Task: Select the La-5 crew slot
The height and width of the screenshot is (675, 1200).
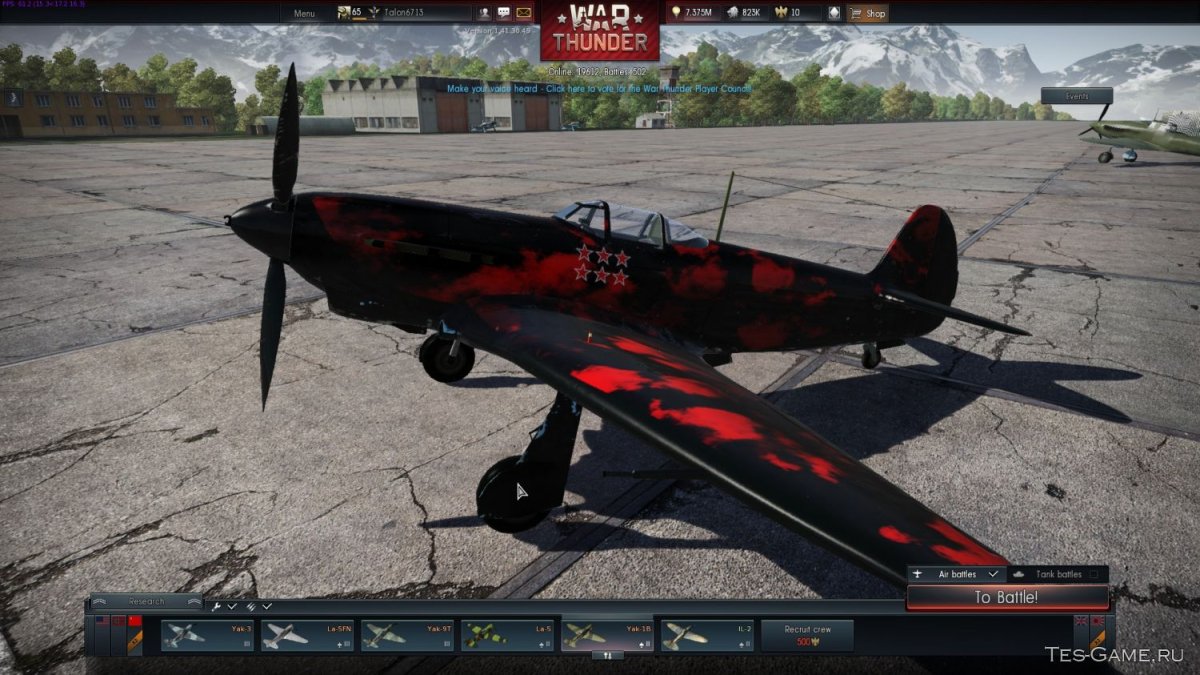Action: tap(508, 635)
